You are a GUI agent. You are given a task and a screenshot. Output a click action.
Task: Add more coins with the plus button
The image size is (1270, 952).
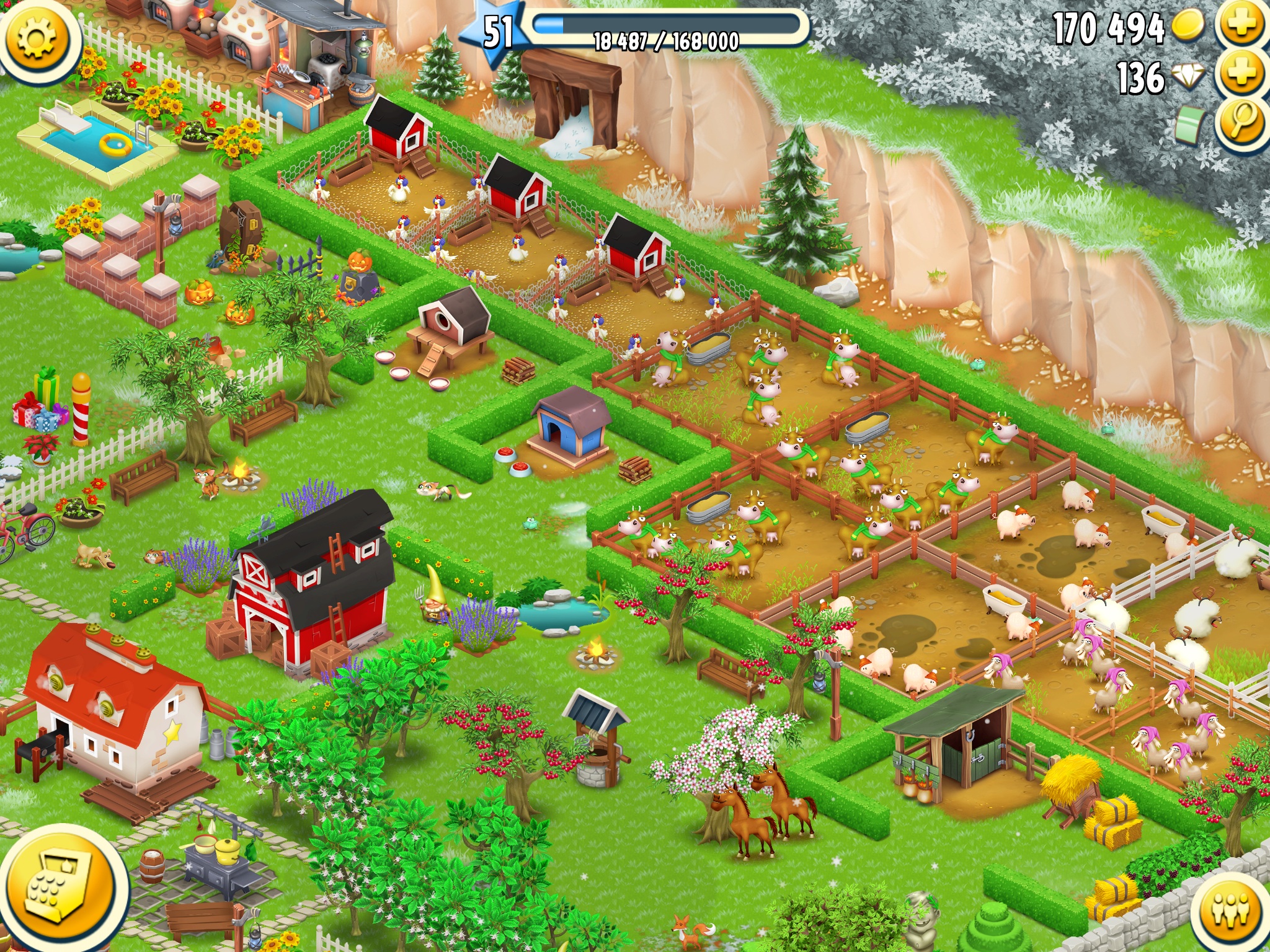1241,25
